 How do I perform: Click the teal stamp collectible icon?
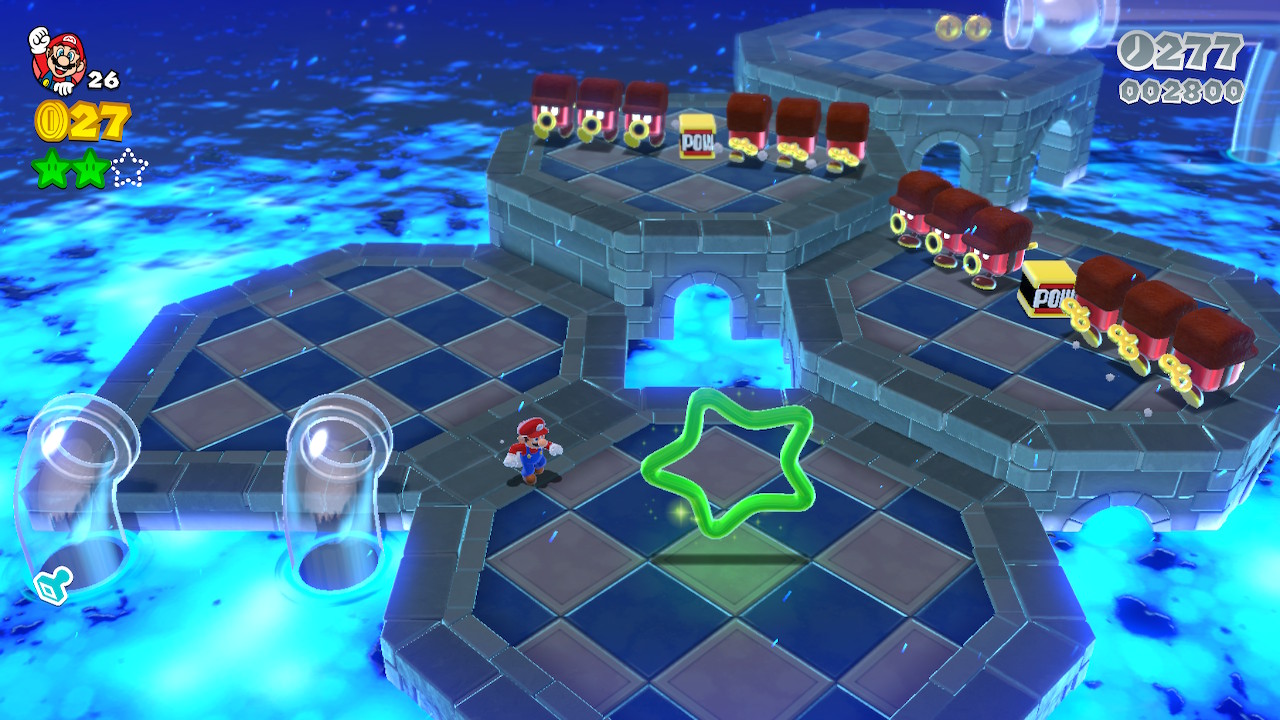coord(51,588)
